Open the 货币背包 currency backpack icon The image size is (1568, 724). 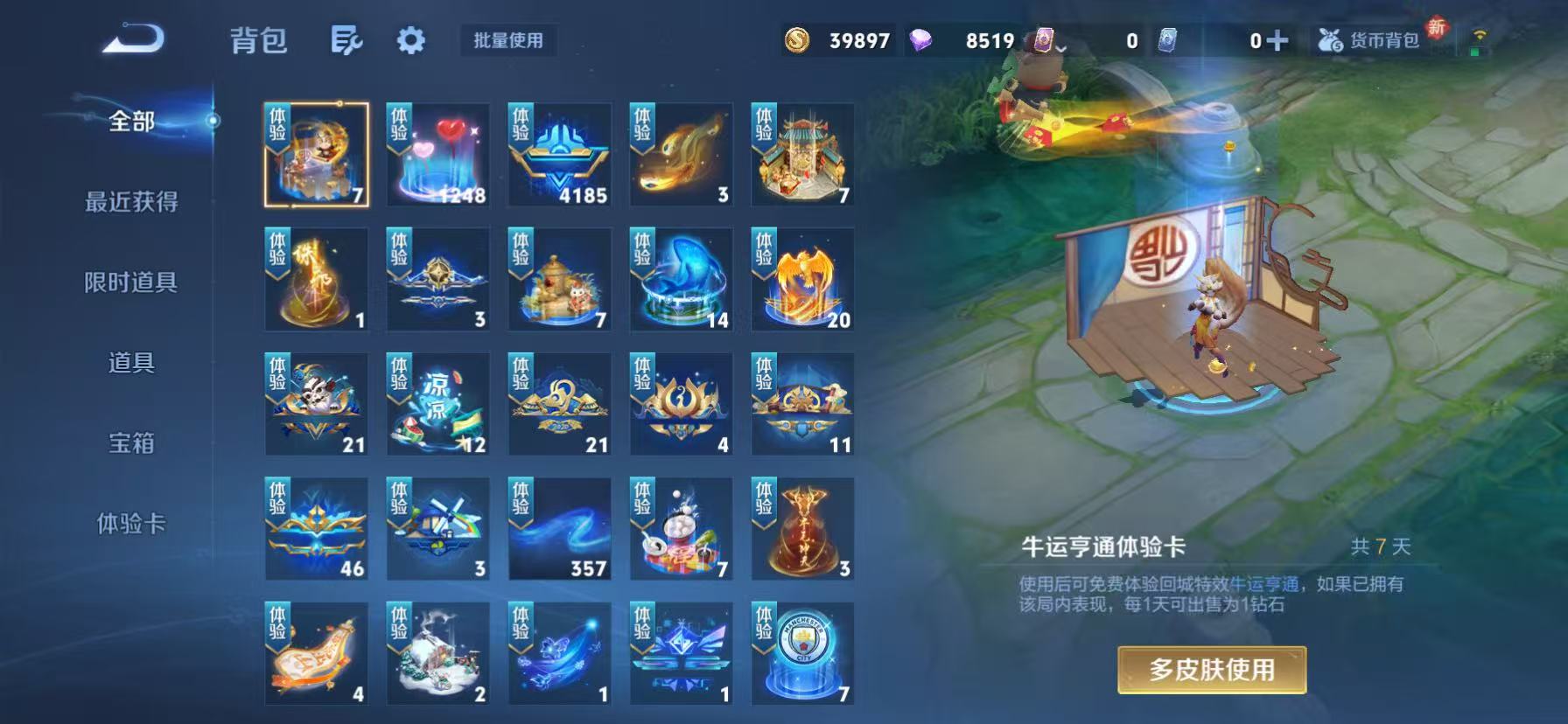pos(1332,38)
